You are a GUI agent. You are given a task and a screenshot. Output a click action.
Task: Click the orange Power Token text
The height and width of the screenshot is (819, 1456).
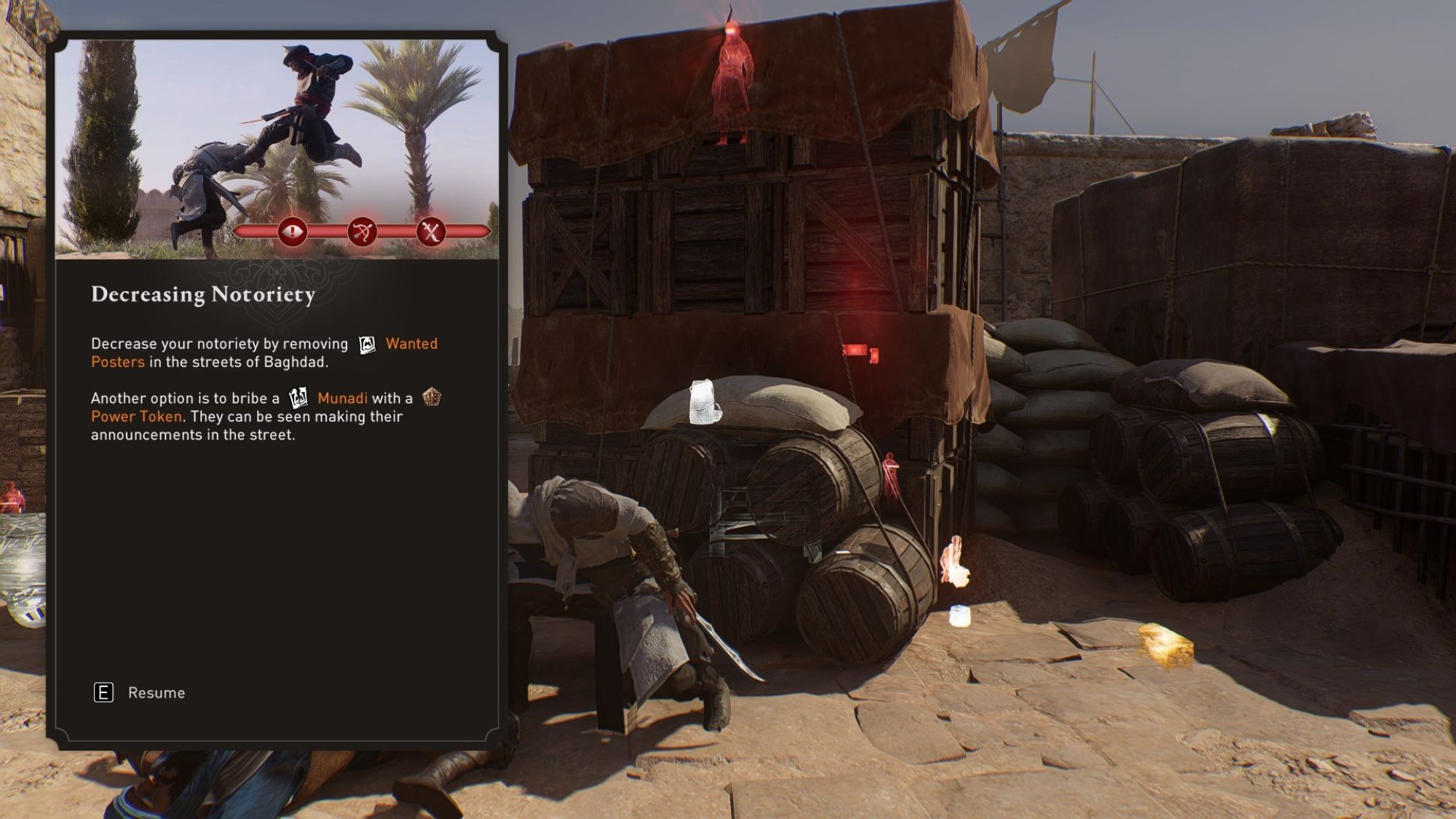[135, 416]
